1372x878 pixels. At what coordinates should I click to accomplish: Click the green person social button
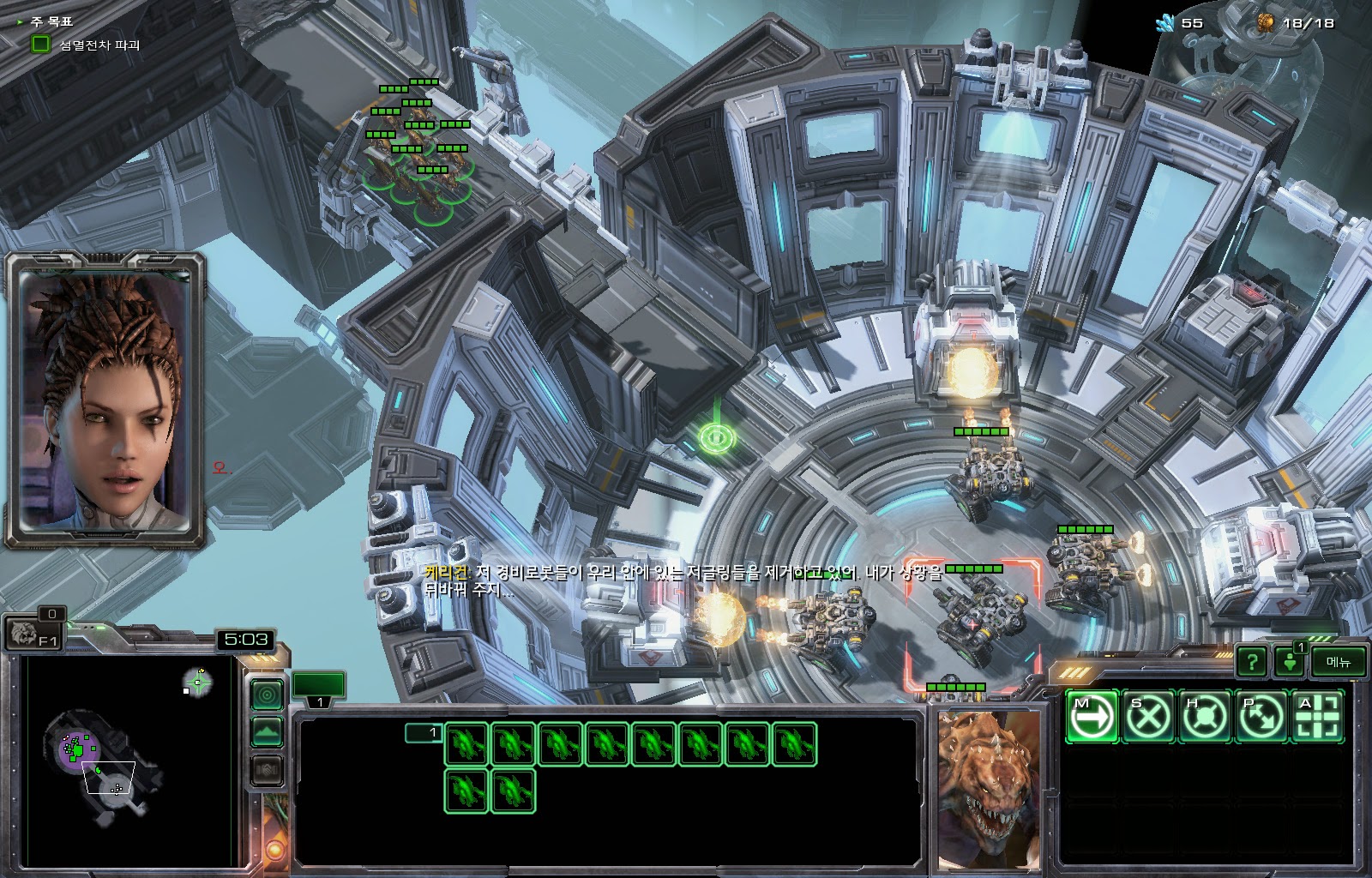click(1290, 661)
